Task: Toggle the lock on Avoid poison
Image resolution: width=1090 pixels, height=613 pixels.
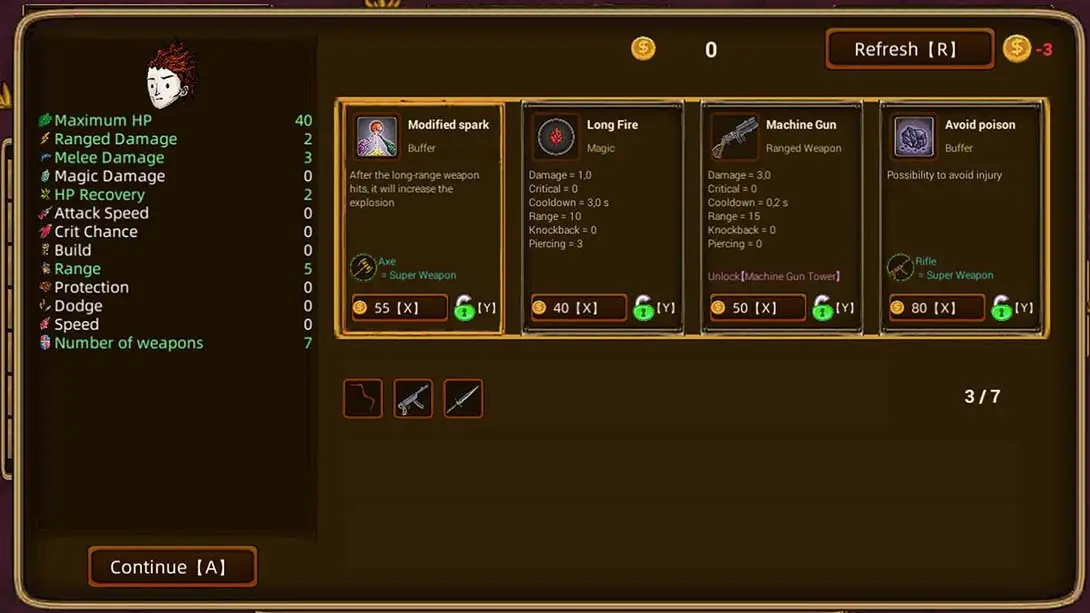Action: coord(1002,308)
